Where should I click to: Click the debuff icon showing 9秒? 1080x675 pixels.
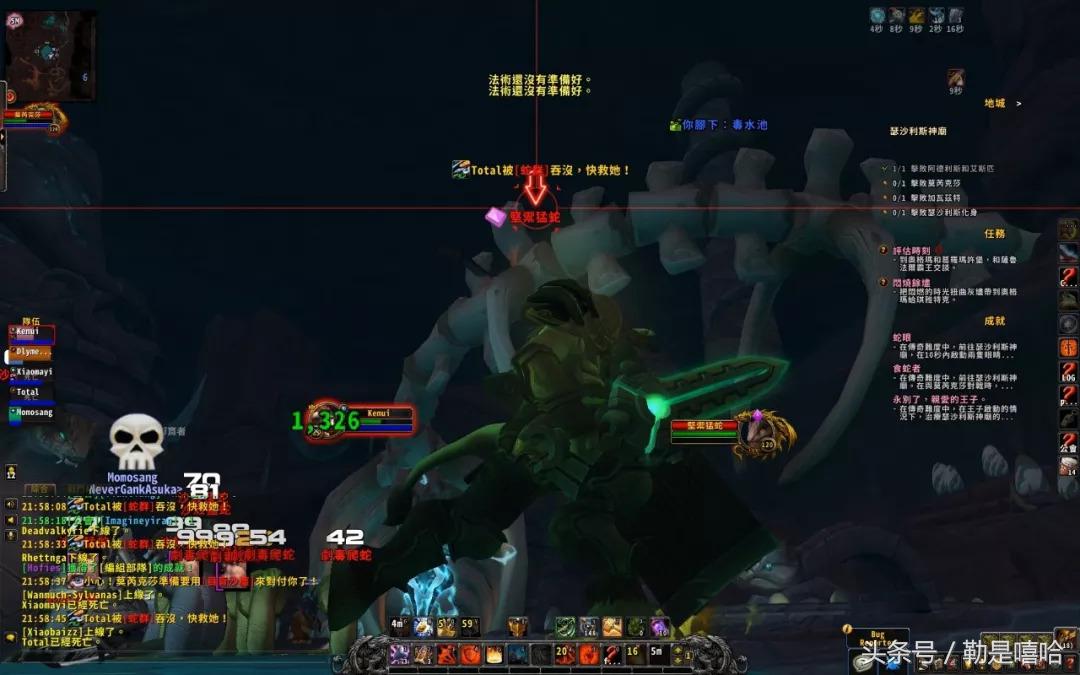coord(956,78)
